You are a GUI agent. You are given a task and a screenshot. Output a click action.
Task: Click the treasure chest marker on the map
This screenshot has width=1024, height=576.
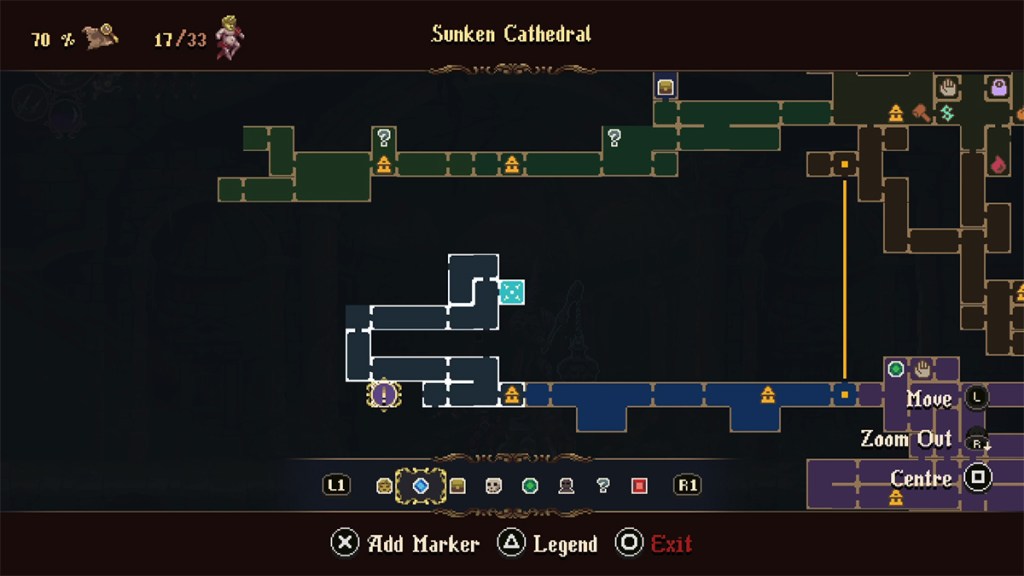[x=666, y=87]
